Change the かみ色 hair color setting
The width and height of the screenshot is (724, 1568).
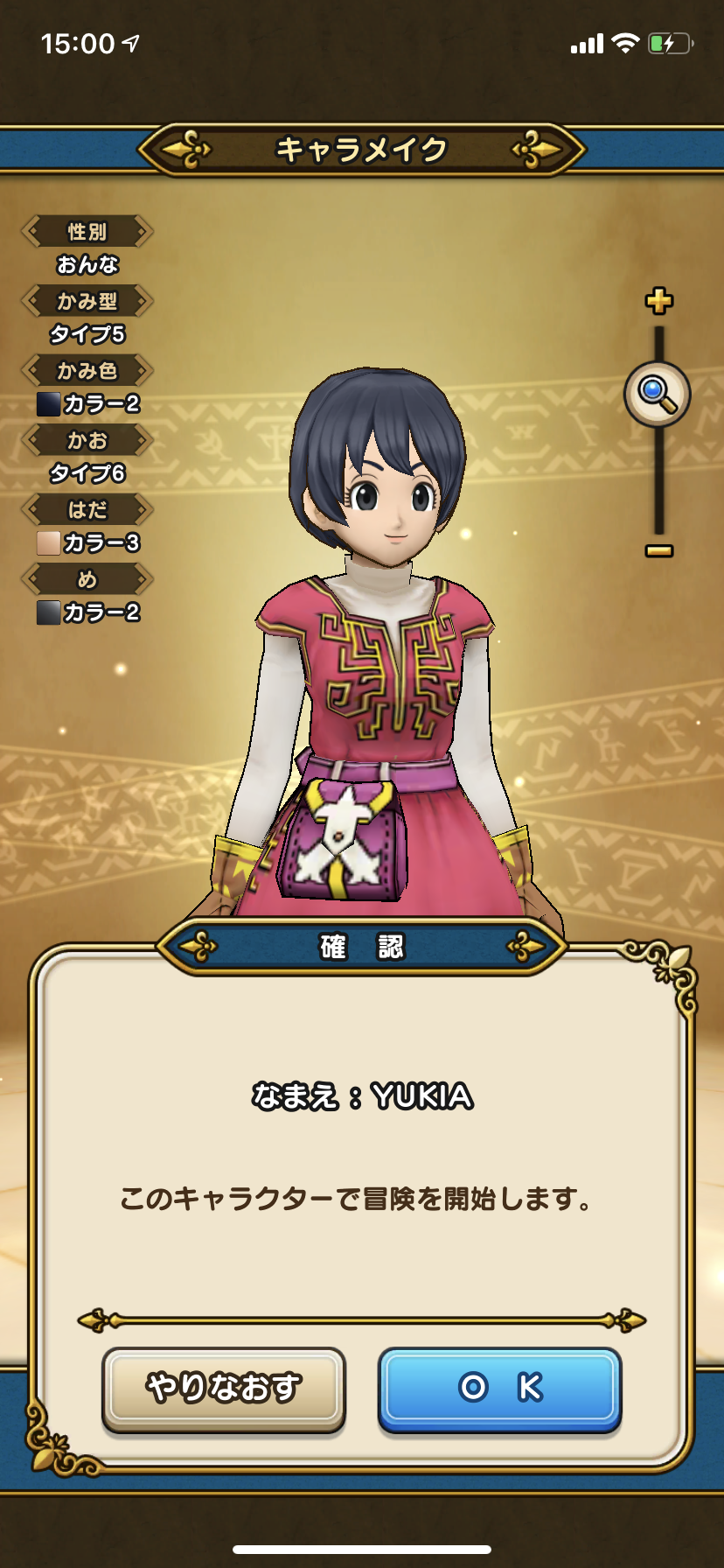point(87,371)
